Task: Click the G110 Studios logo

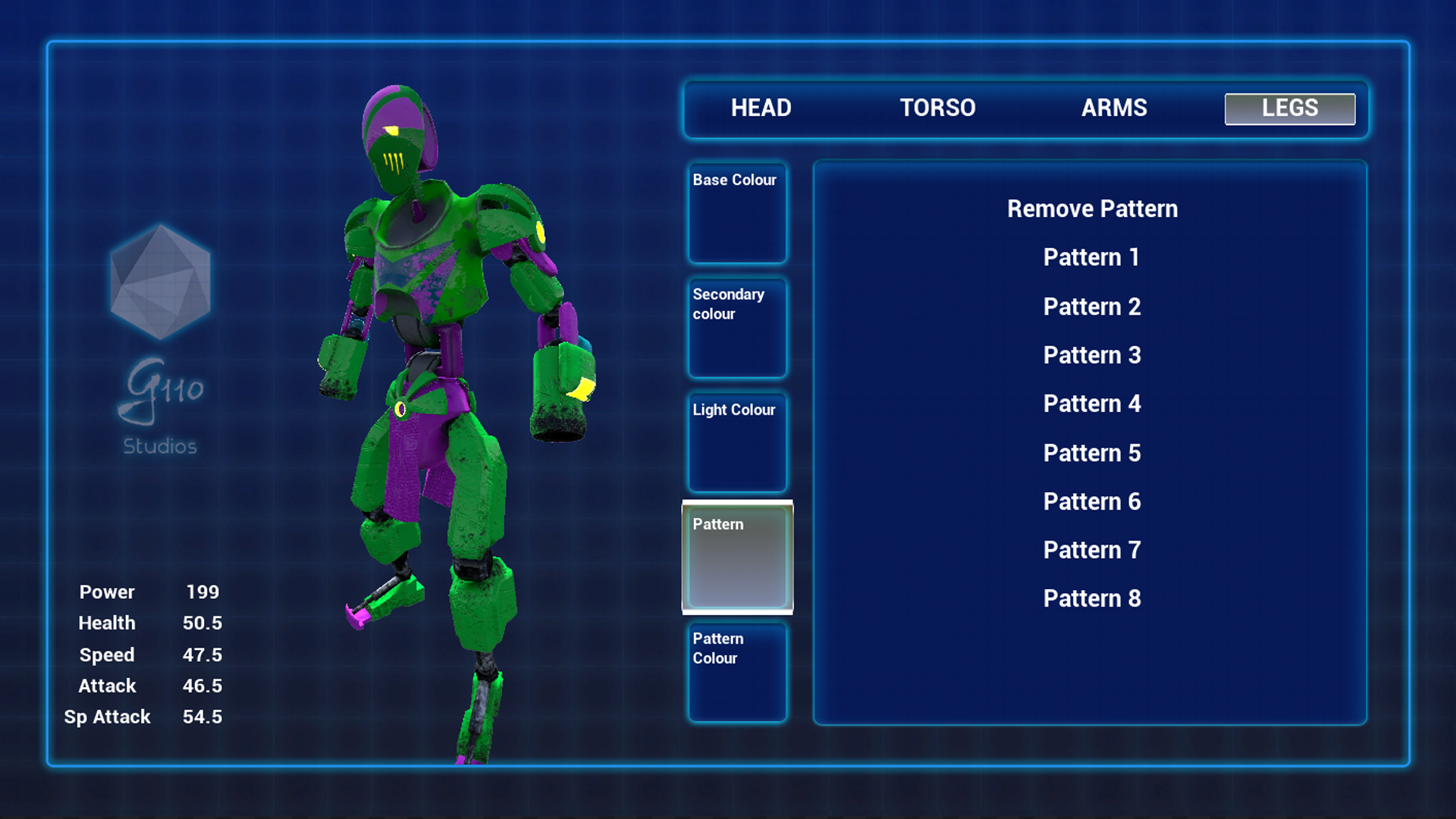Action: (x=159, y=341)
